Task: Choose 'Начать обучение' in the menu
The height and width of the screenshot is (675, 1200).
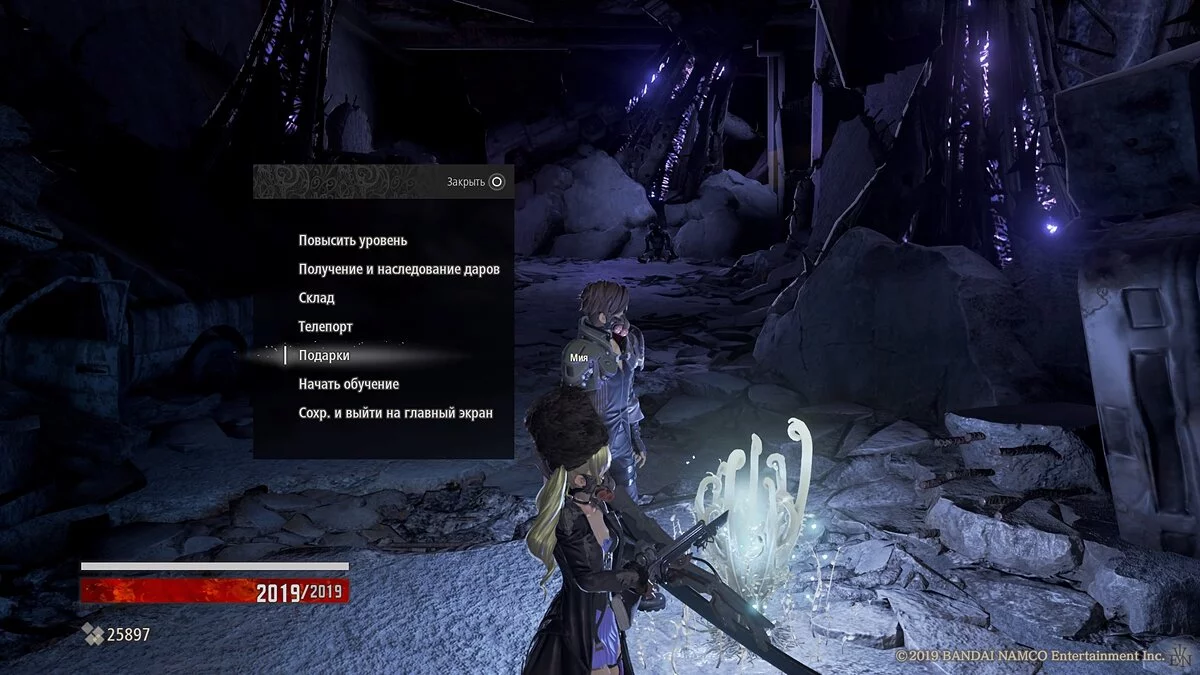Action: (x=348, y=384)
